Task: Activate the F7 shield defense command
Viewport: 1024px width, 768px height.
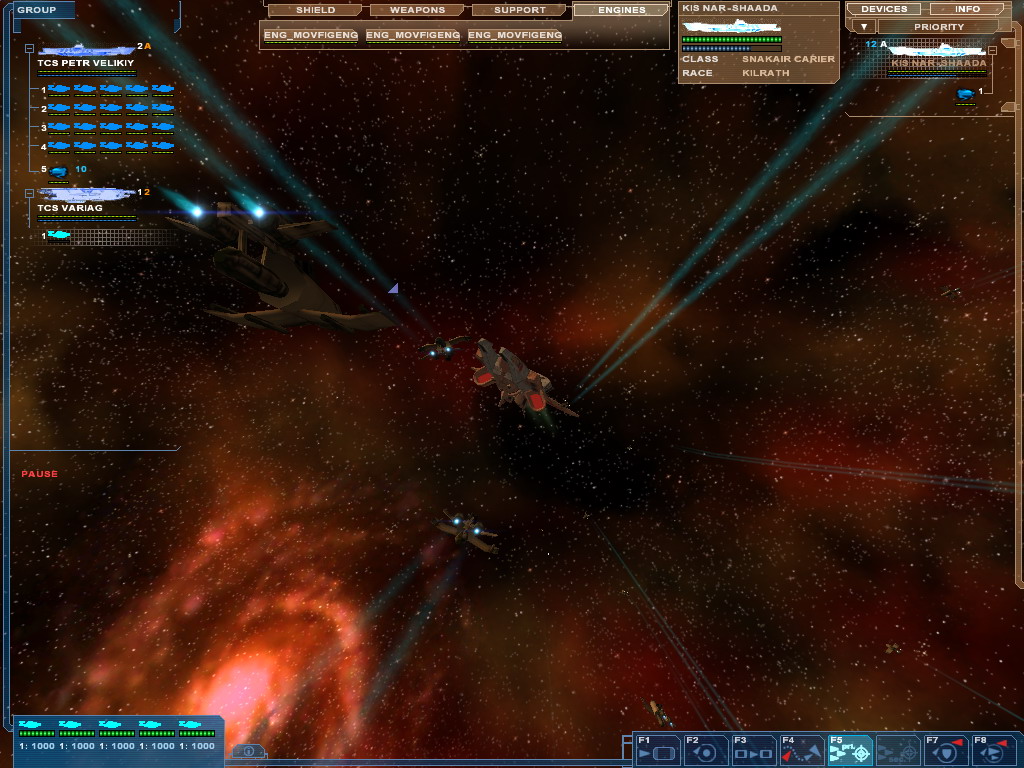Action: (945, 750)
